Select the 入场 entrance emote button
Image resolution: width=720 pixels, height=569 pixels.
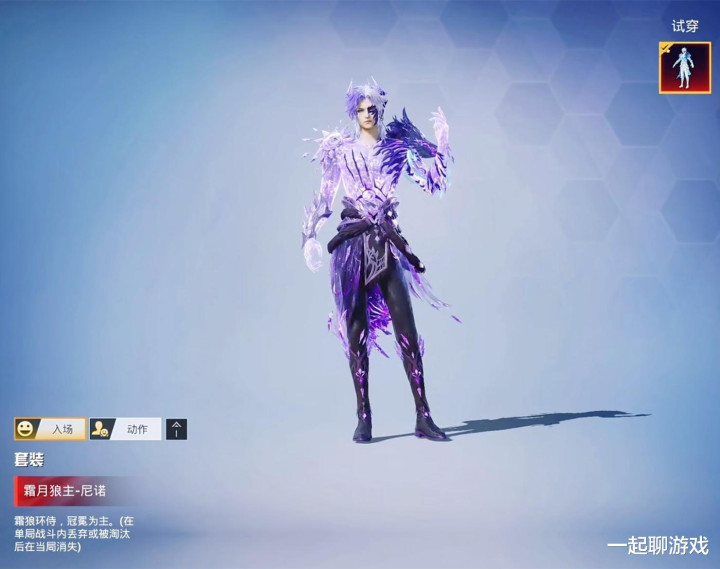[x=50, y=429]
